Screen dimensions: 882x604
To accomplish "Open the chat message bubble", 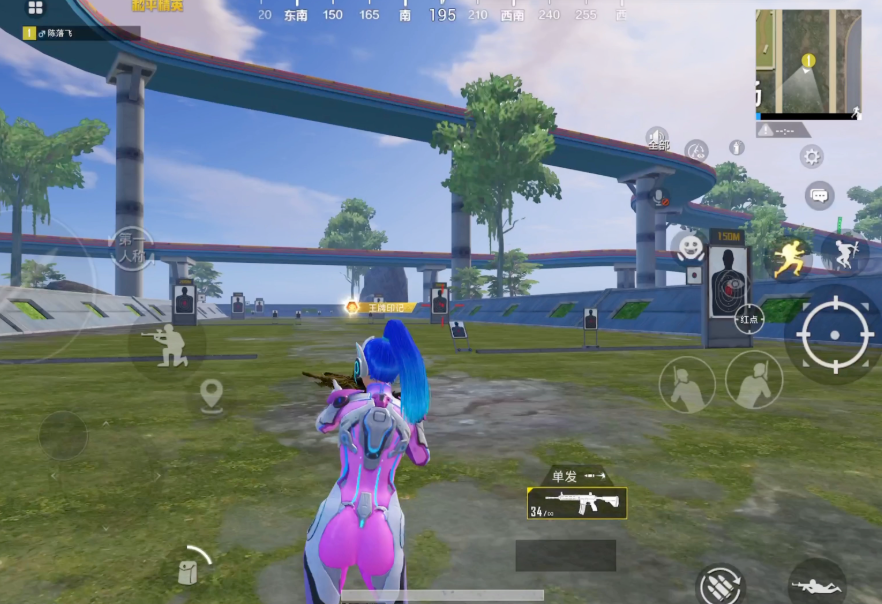I will tap(819, 195).
